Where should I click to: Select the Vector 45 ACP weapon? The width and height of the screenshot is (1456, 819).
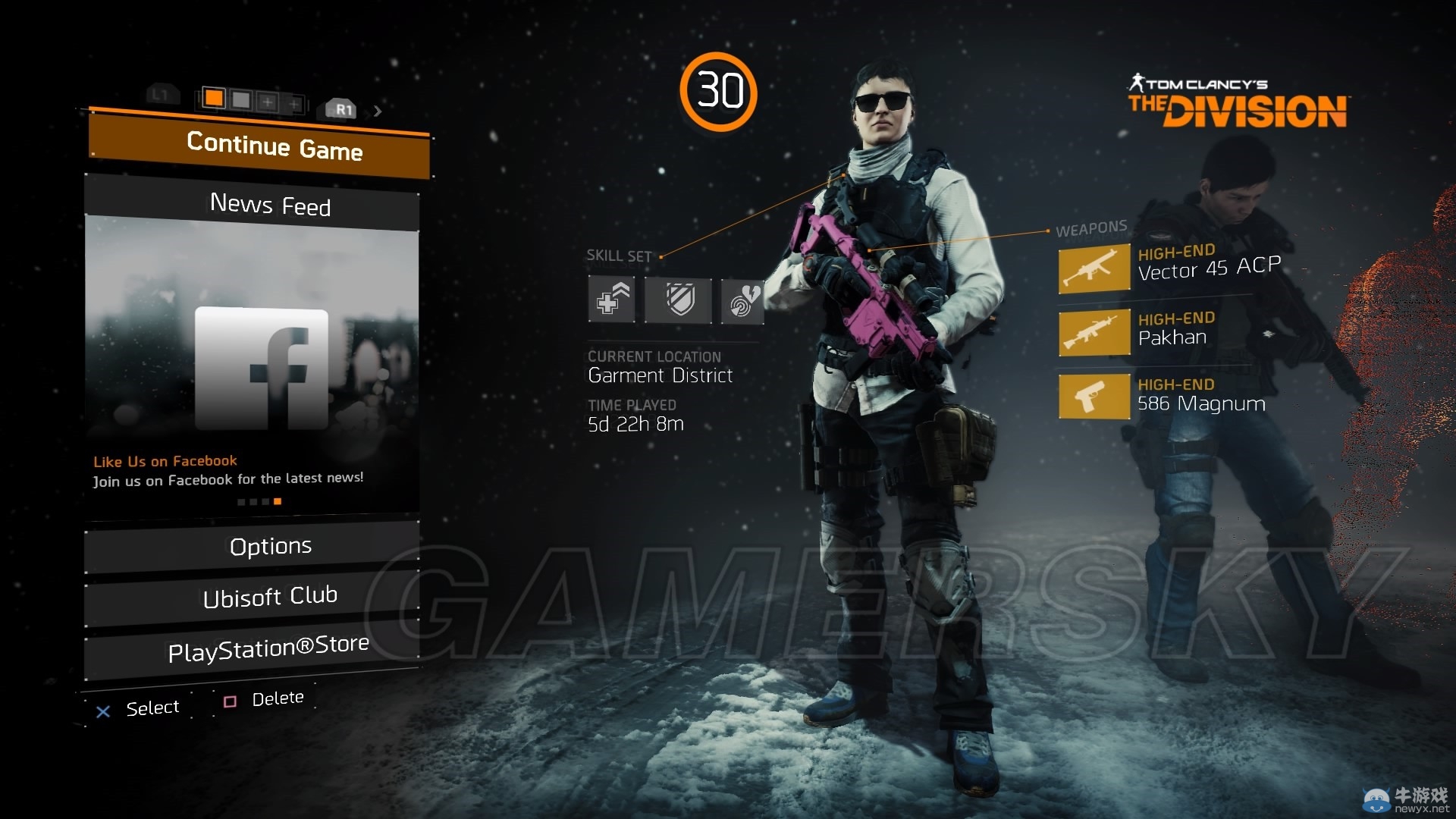point(1168,266)
